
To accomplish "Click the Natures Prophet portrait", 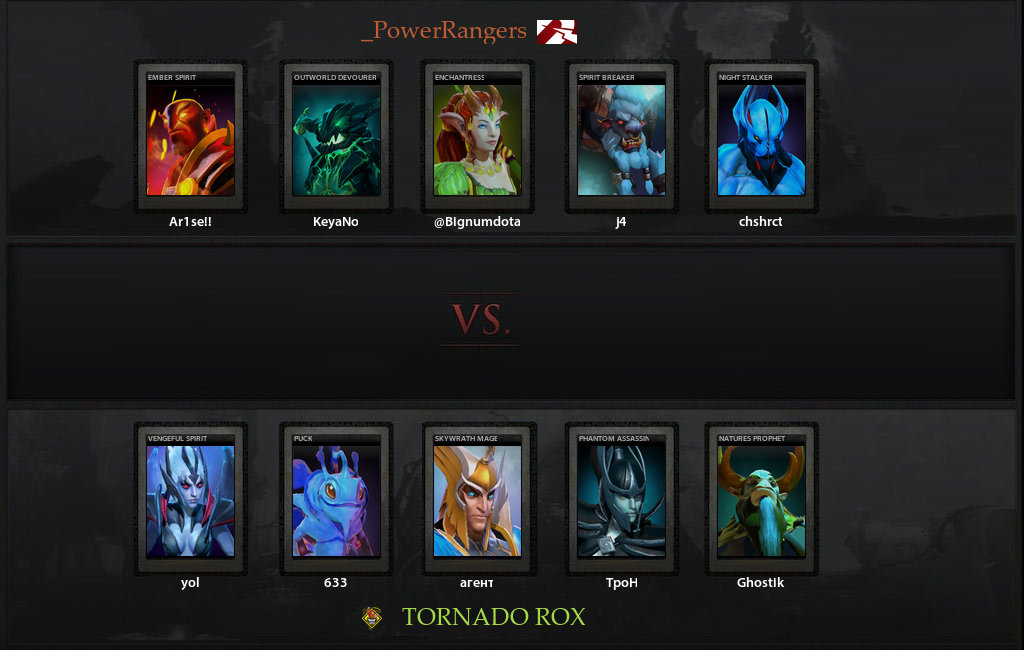I will pos(761,500).
